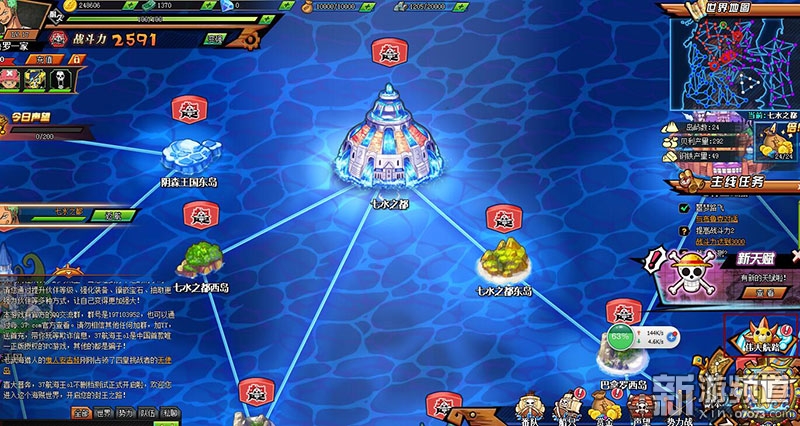Select the Chopper crew portrait
Screen dimensions: 800x426
coord(12,78)
